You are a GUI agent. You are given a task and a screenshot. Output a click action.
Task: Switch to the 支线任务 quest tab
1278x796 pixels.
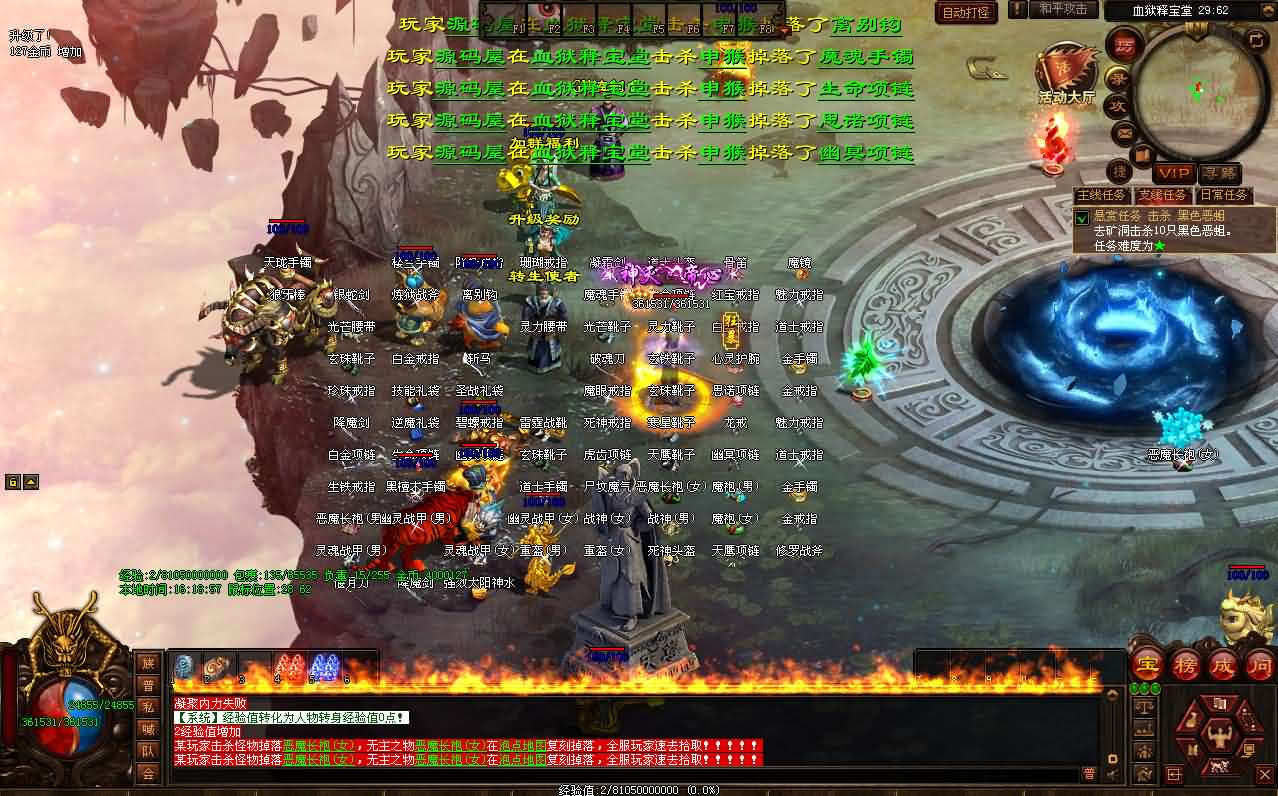pos(1163,195)
